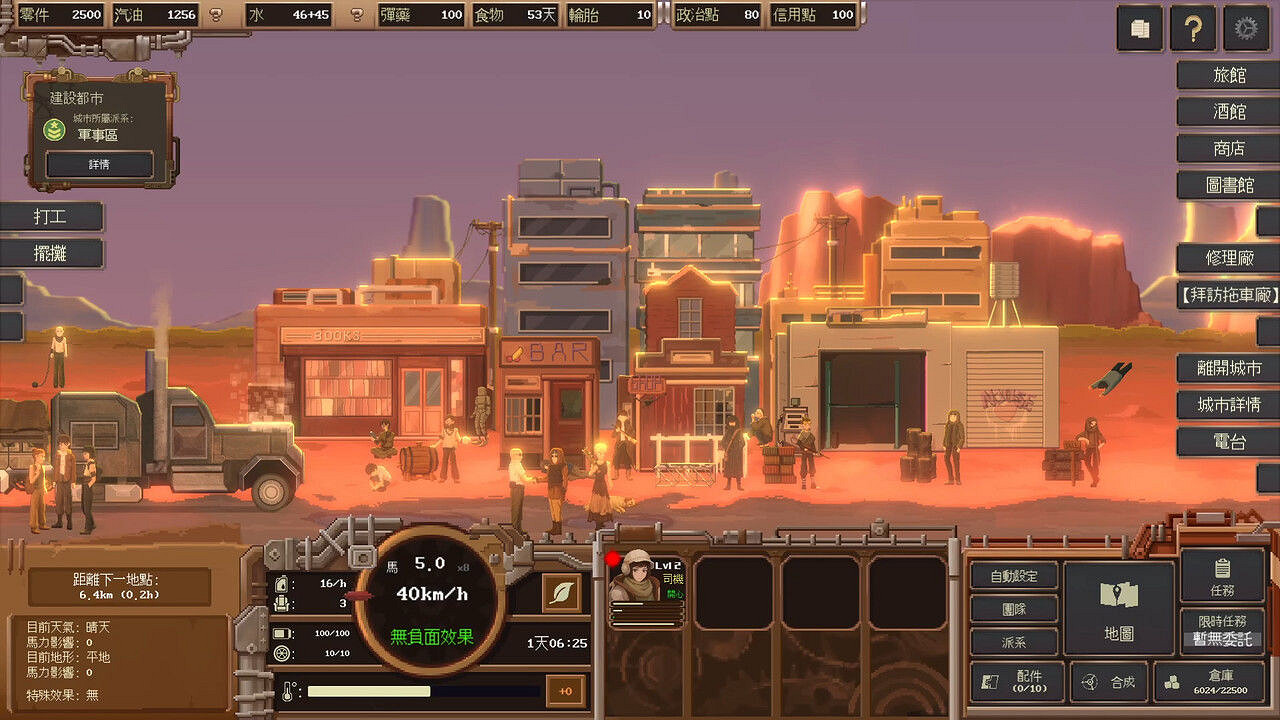Click the 打工 work button
The width and height of the screenshot is (1280, 720).
[x=52, y=217]
